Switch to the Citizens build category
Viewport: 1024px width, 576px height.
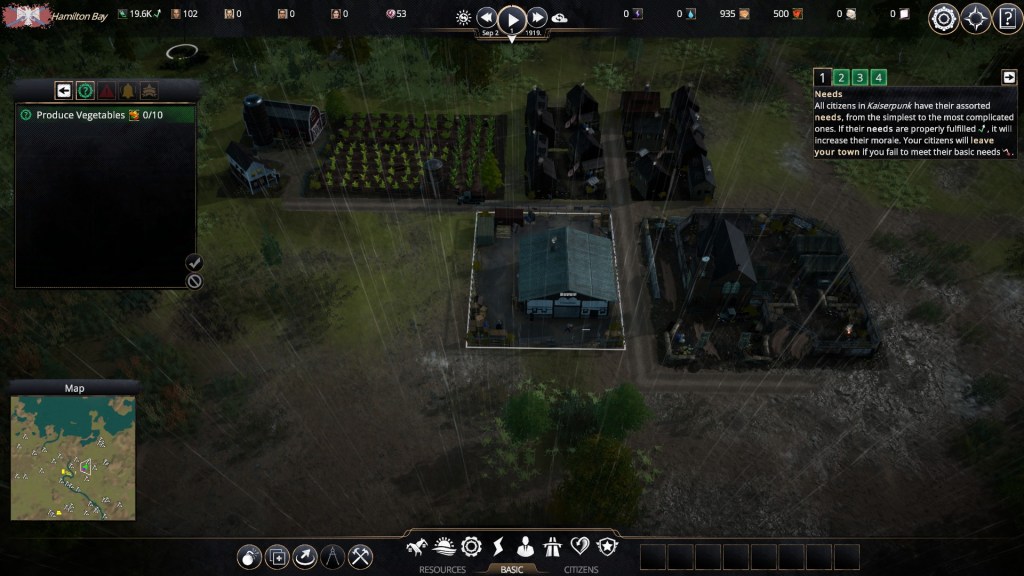[581, 570]
